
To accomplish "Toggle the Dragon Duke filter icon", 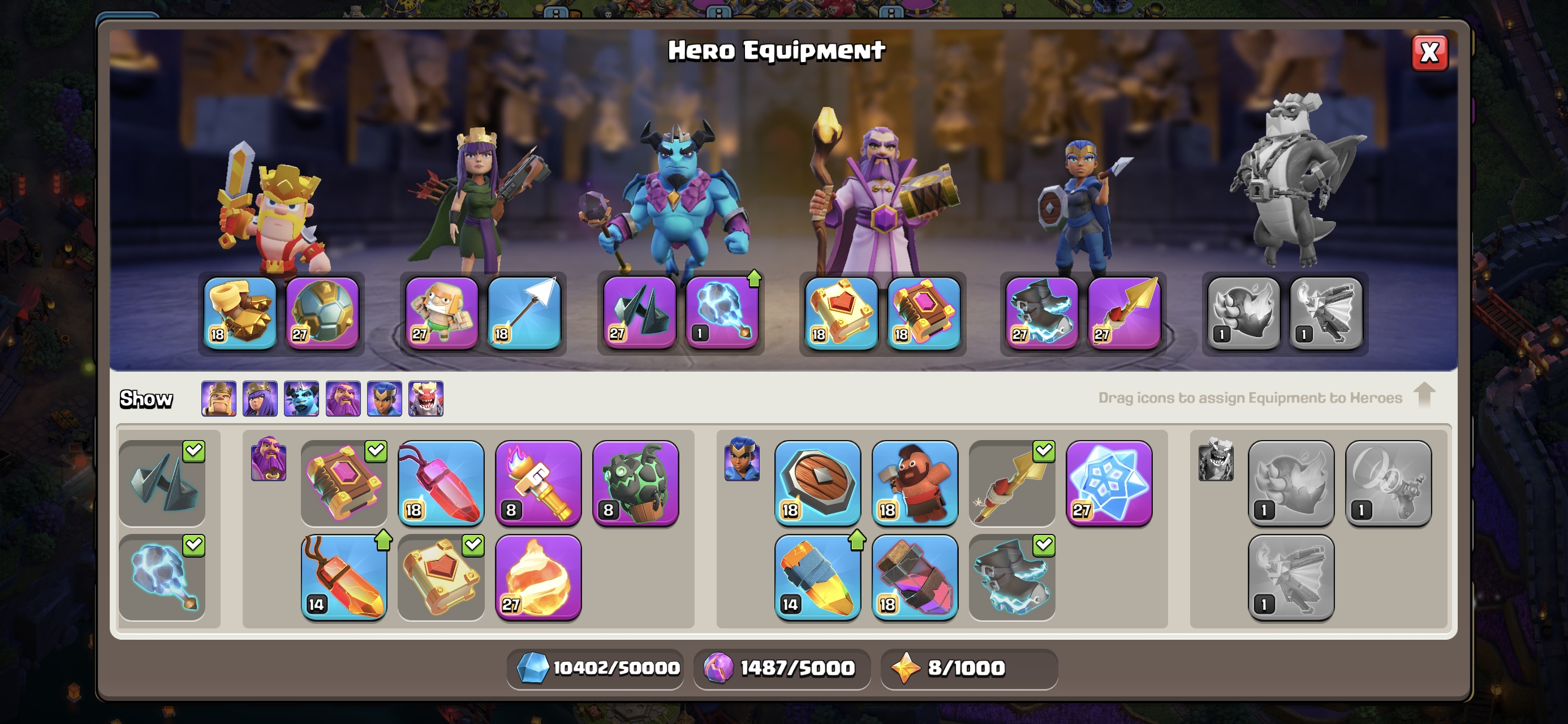I will click(x=425, y=399).
